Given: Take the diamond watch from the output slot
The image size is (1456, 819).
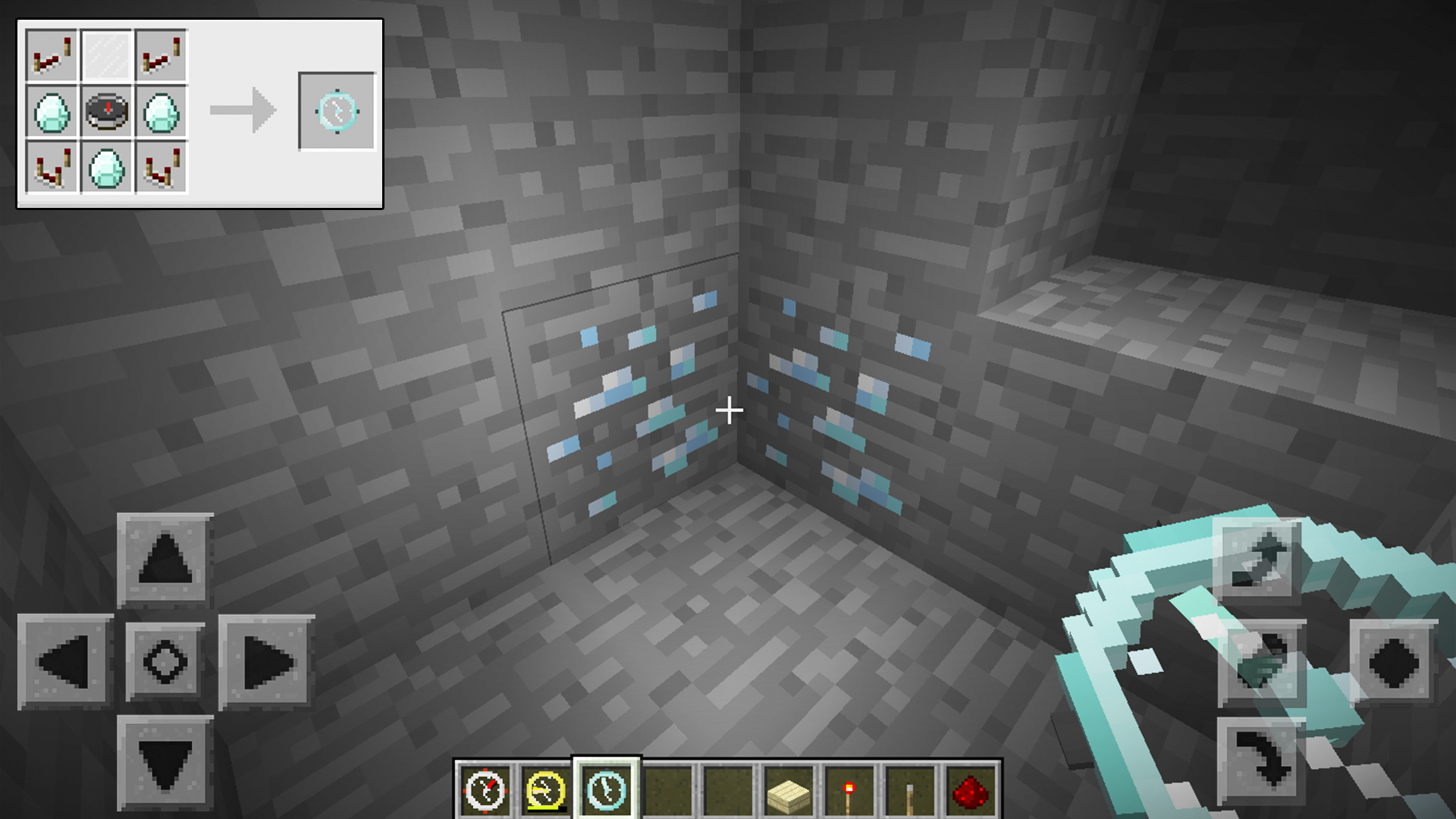Looking at the screenshot, I should click(336, 110).
